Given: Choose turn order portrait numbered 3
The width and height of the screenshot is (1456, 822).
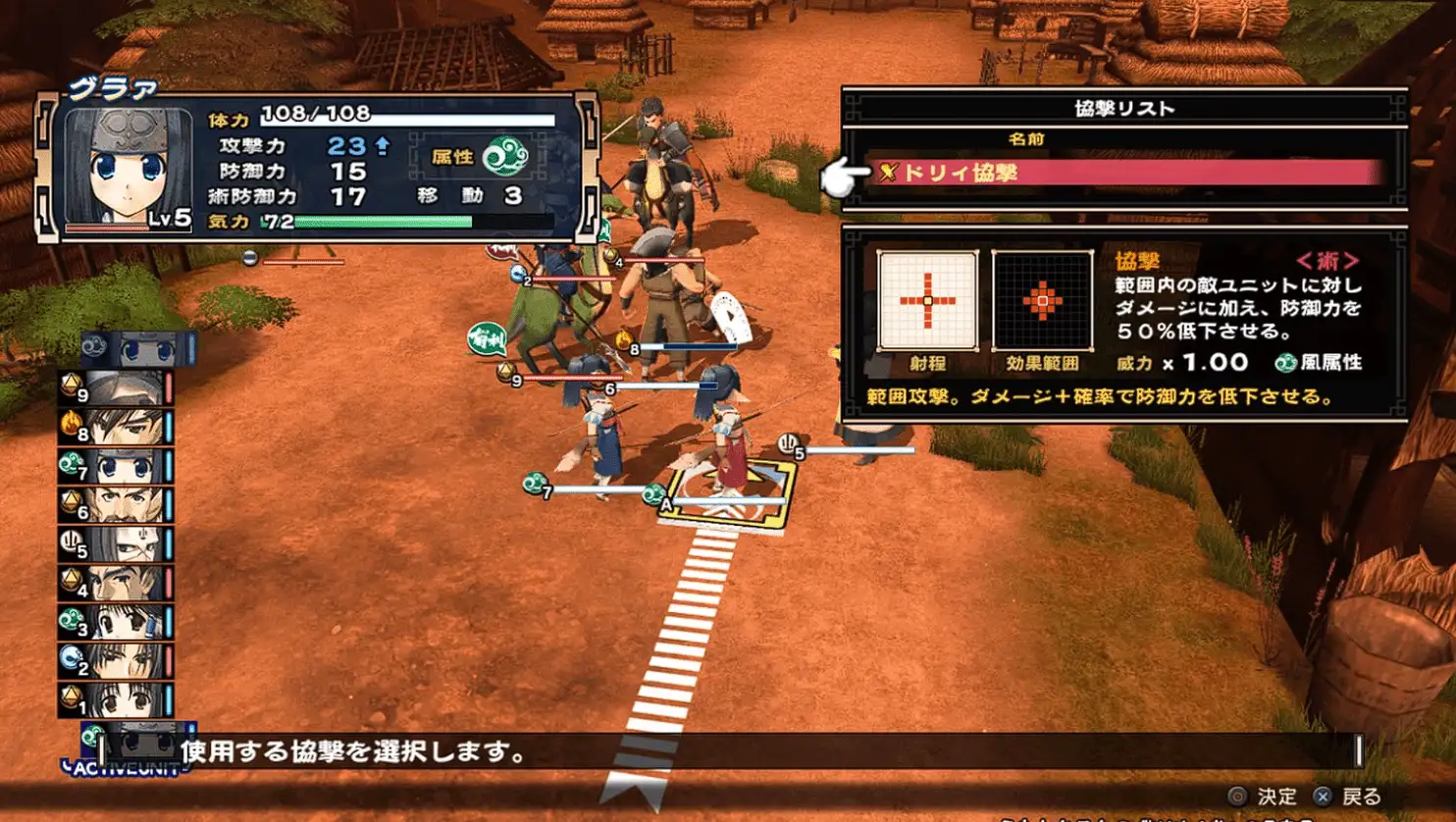Looking at the screenshot, I should pyautogui.click(x=120, y=622).
